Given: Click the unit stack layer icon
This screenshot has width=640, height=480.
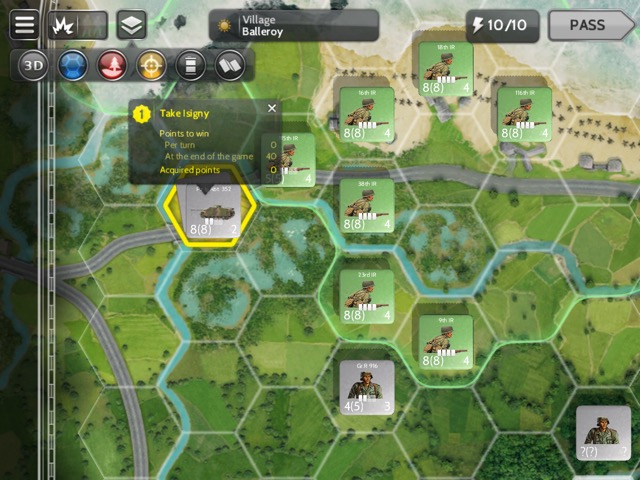Looking at the screenshot, I should (190, 66).
